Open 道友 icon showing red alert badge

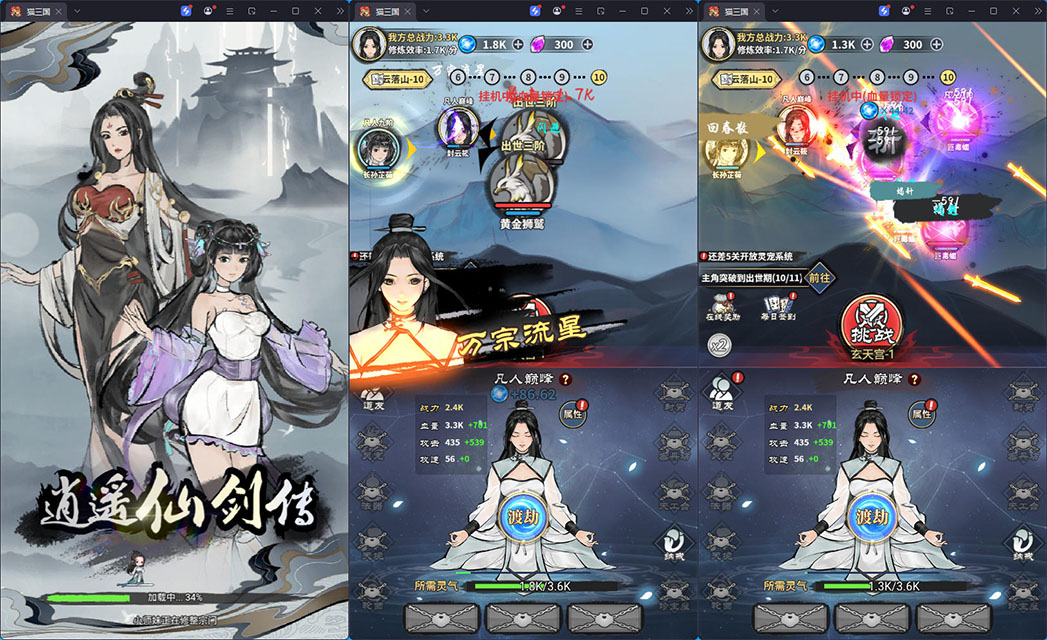pyautogui.click(x=722, y=393)
